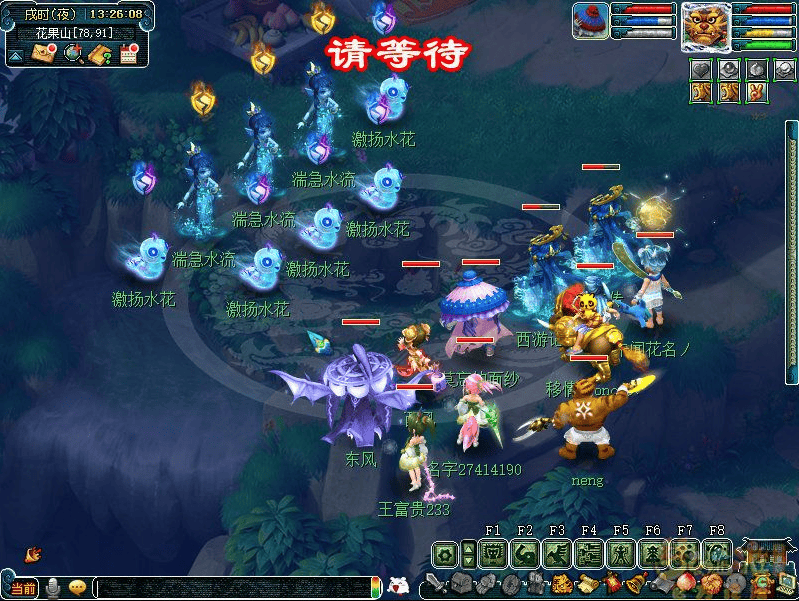
Task: Open the world map globe icon
Action: 73,54
